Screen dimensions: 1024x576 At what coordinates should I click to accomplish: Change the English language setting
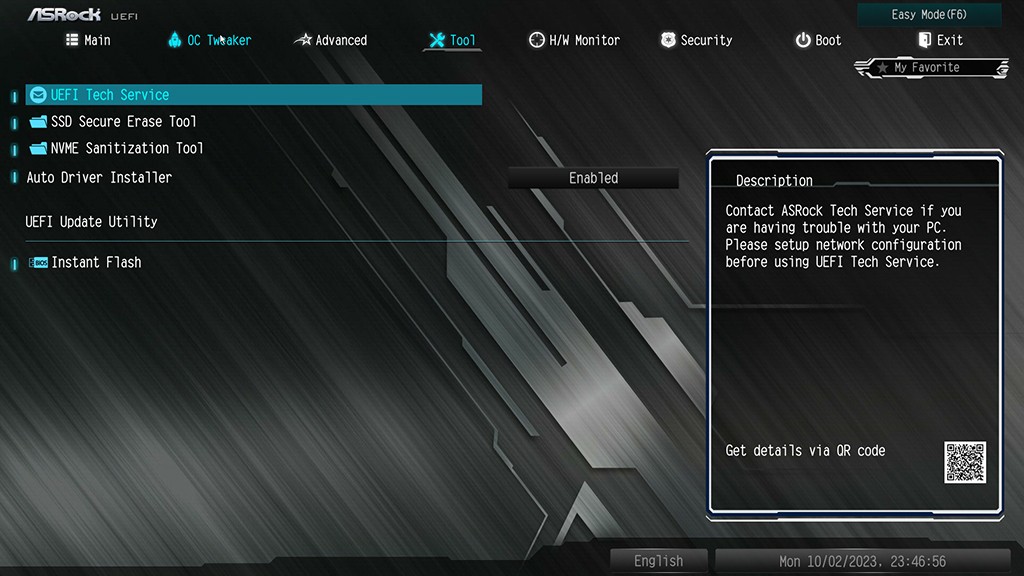658,561
